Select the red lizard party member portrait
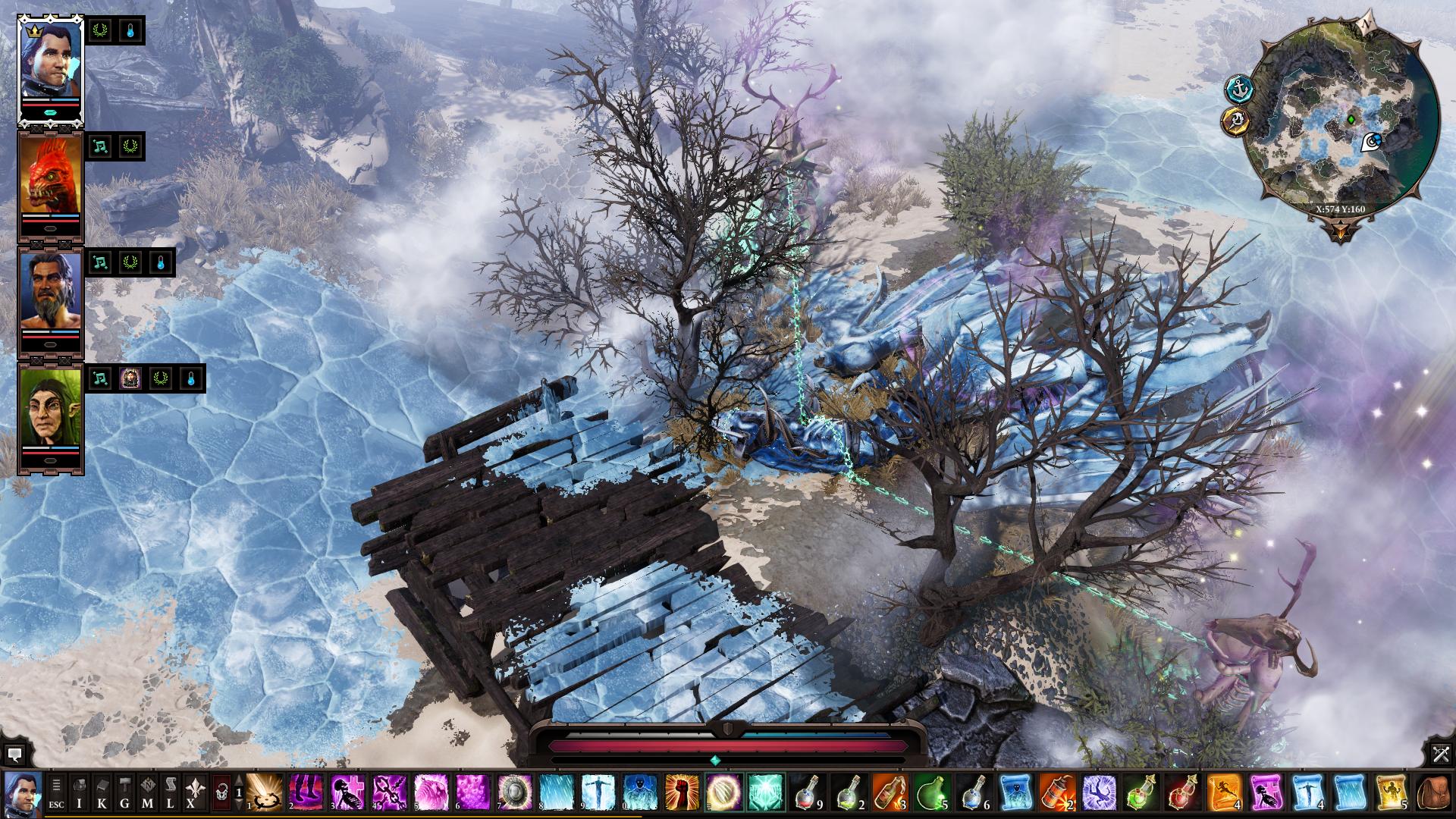Image resolution: width=1456 pixels, height=819 pixels. (x=50, y=184)
